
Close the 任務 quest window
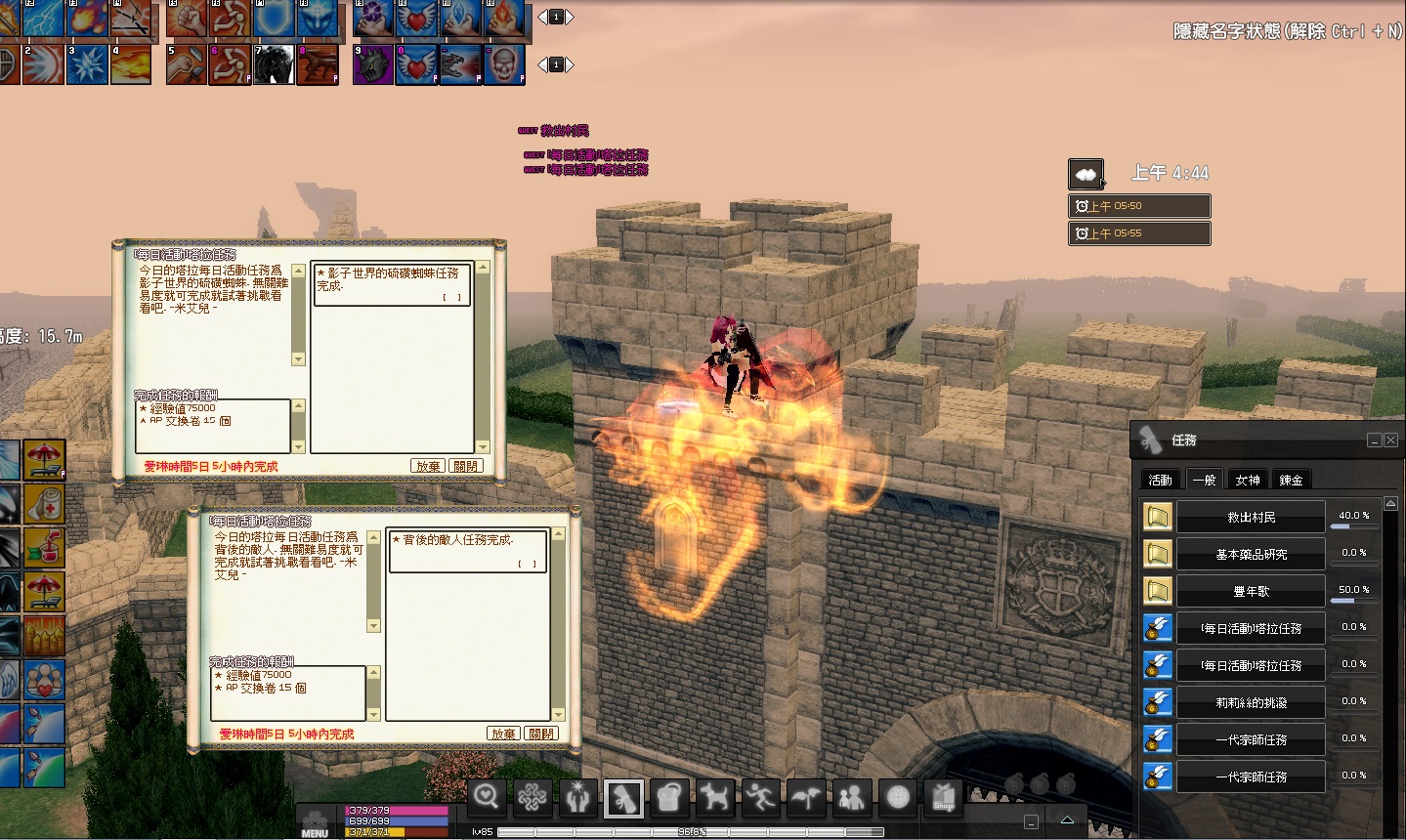point(1390,441)
